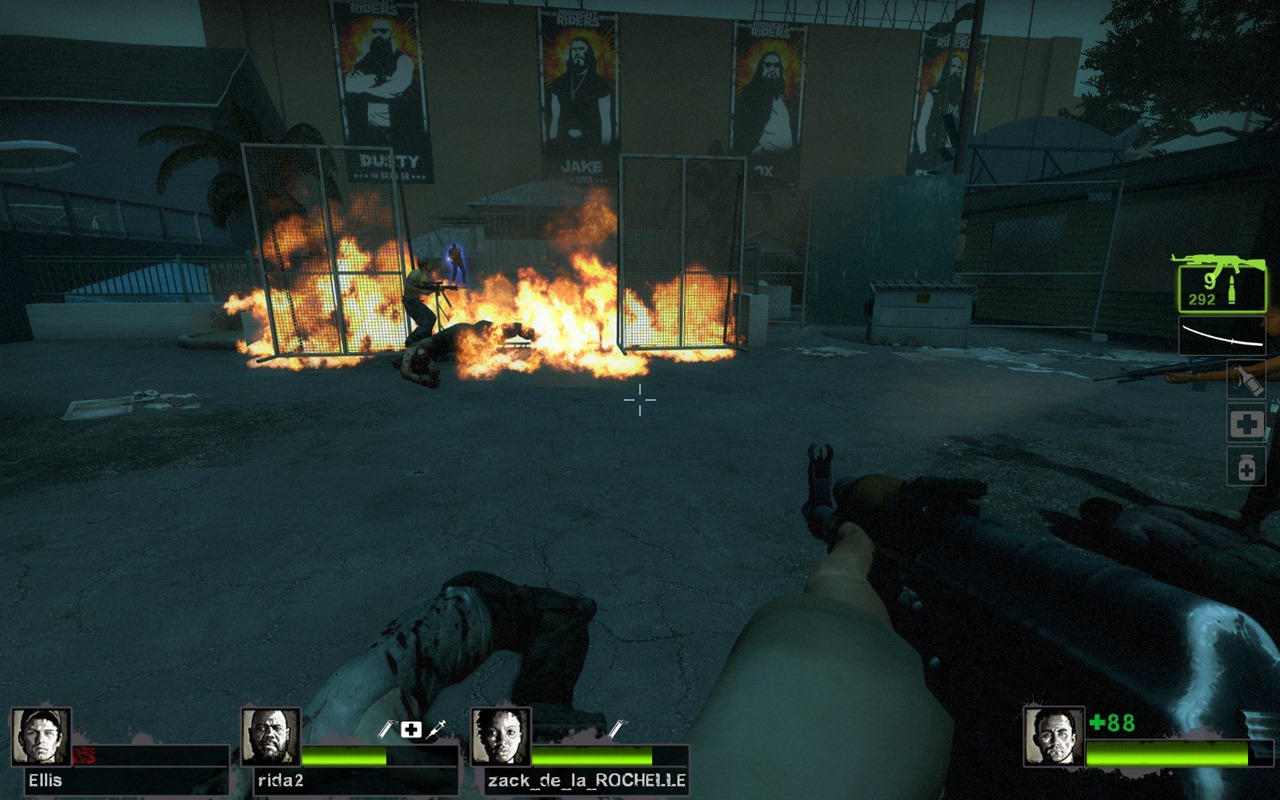Viewport: 1280px width, 800px height.
Task: Click rida2's first aid kit indicator
Action: (410, 730)
